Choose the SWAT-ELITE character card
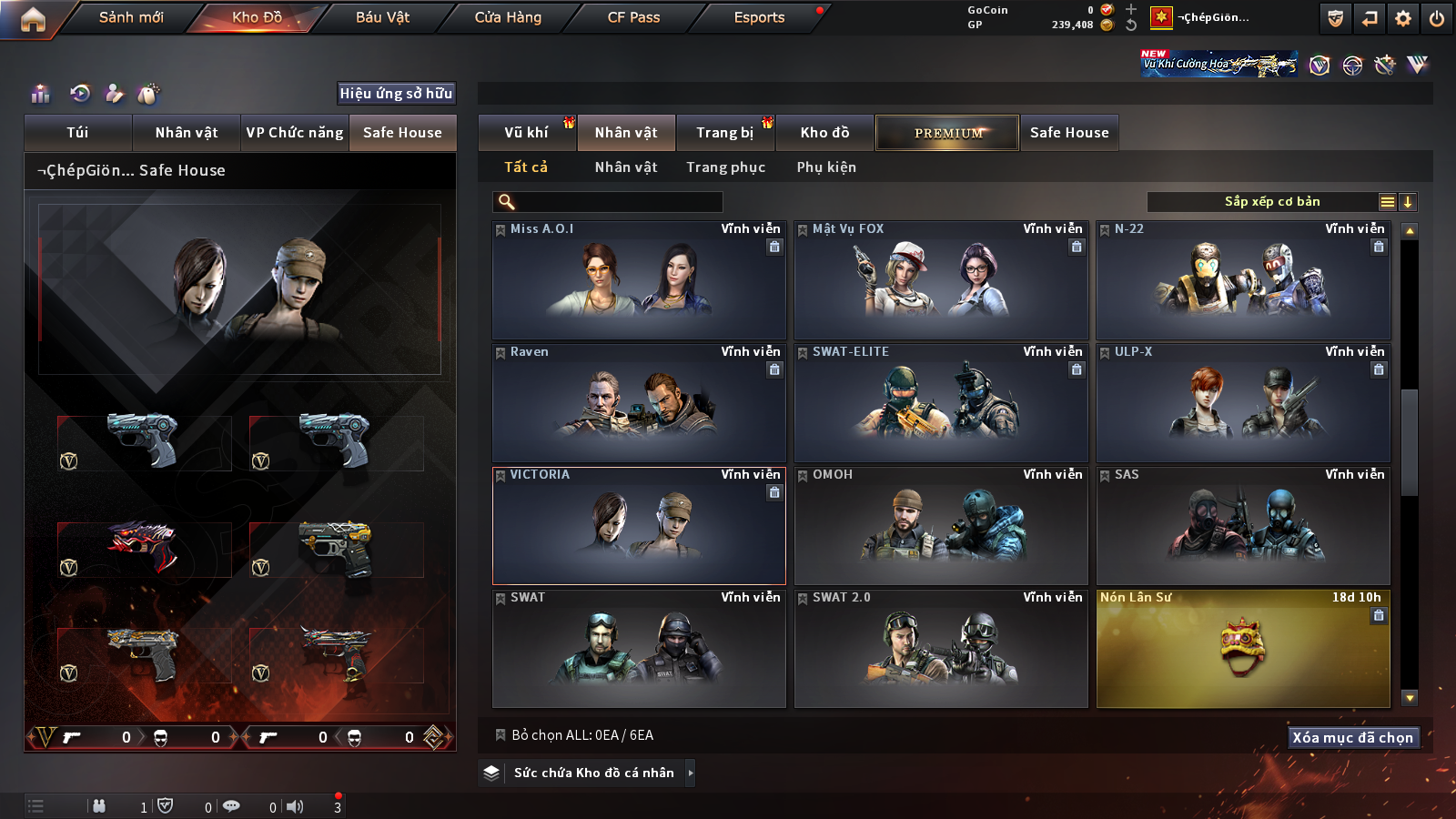Viewport: 1456px width, 819px height. (941, 403)
